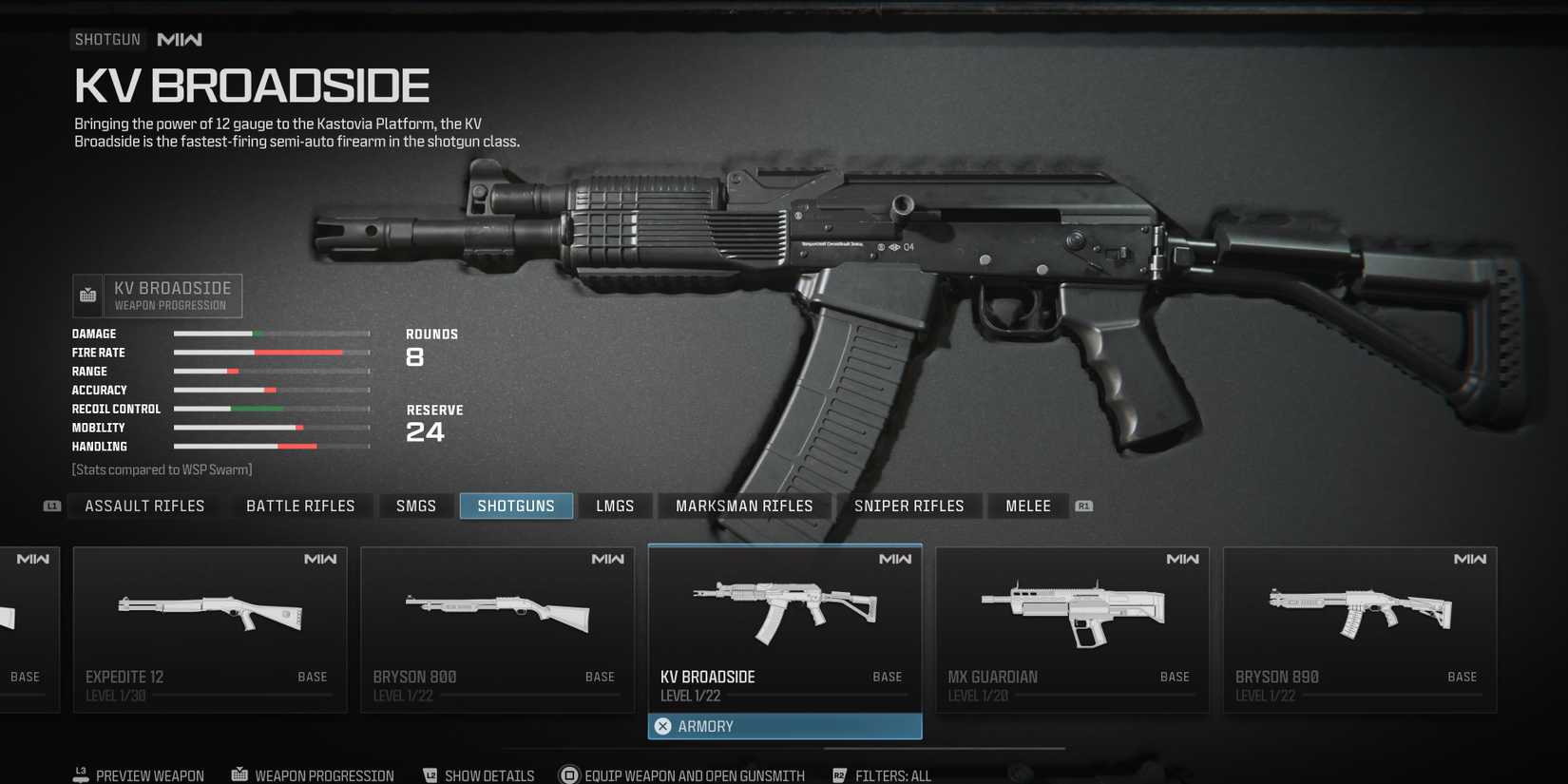Select the Shotguns category tab
Viewport: 1568px width, 784px height.
pos(516,506)
